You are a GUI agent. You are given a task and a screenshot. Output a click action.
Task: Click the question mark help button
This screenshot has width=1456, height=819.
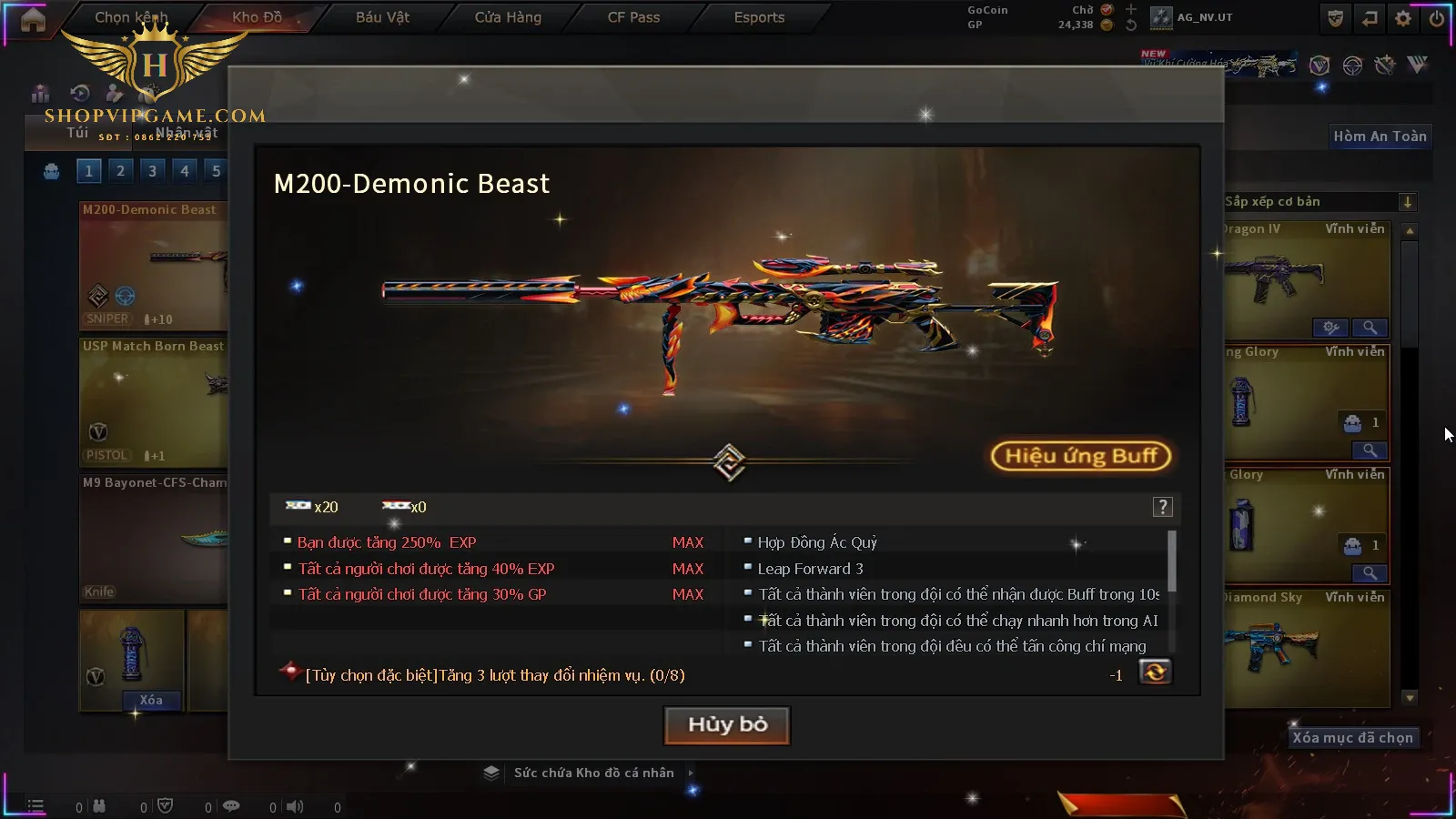click(x=1162, y=508)
